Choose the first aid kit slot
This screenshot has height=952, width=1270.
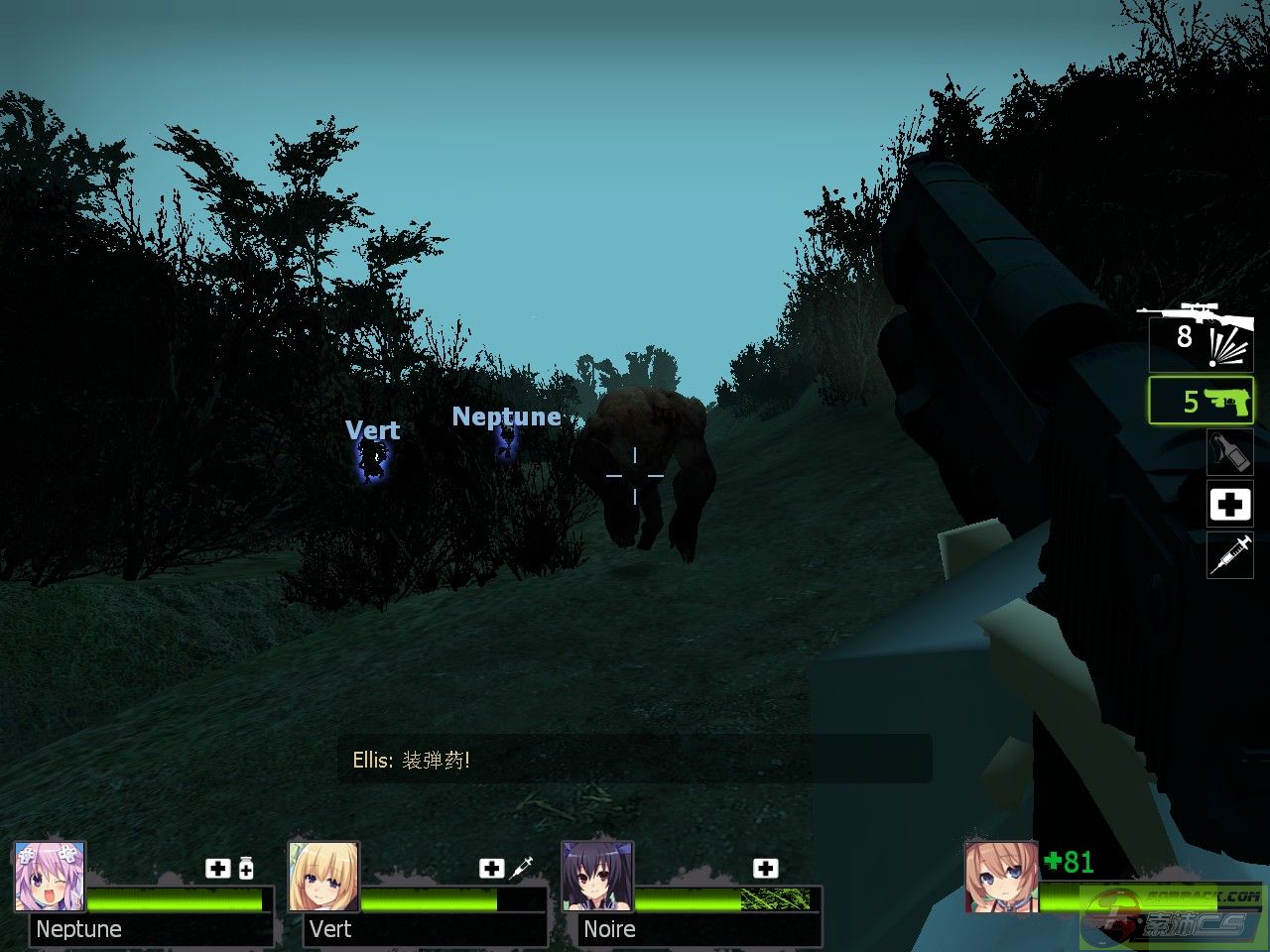[x=1229, y=504]
